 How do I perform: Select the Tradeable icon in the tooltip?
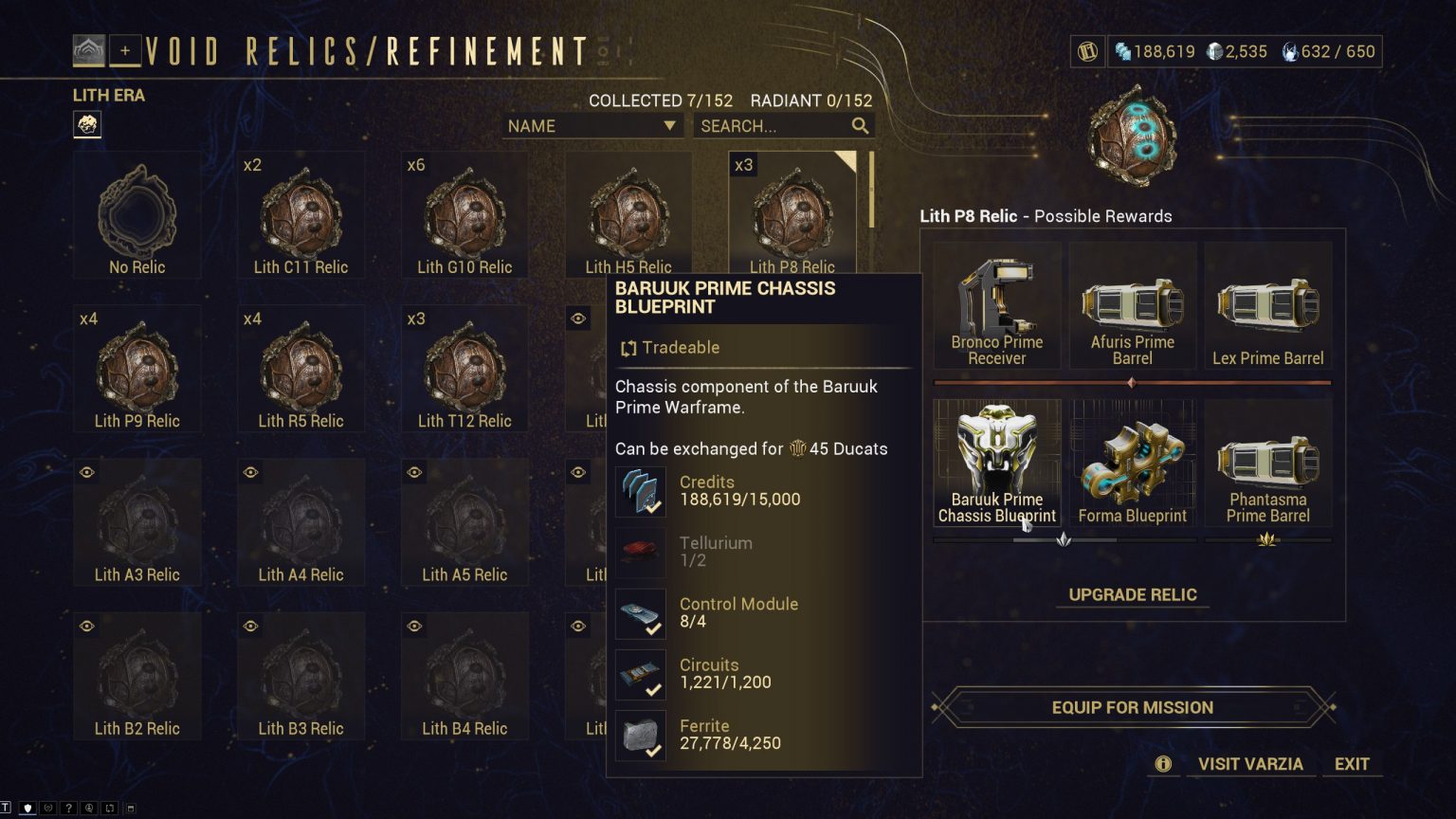[x=628, y=348]
